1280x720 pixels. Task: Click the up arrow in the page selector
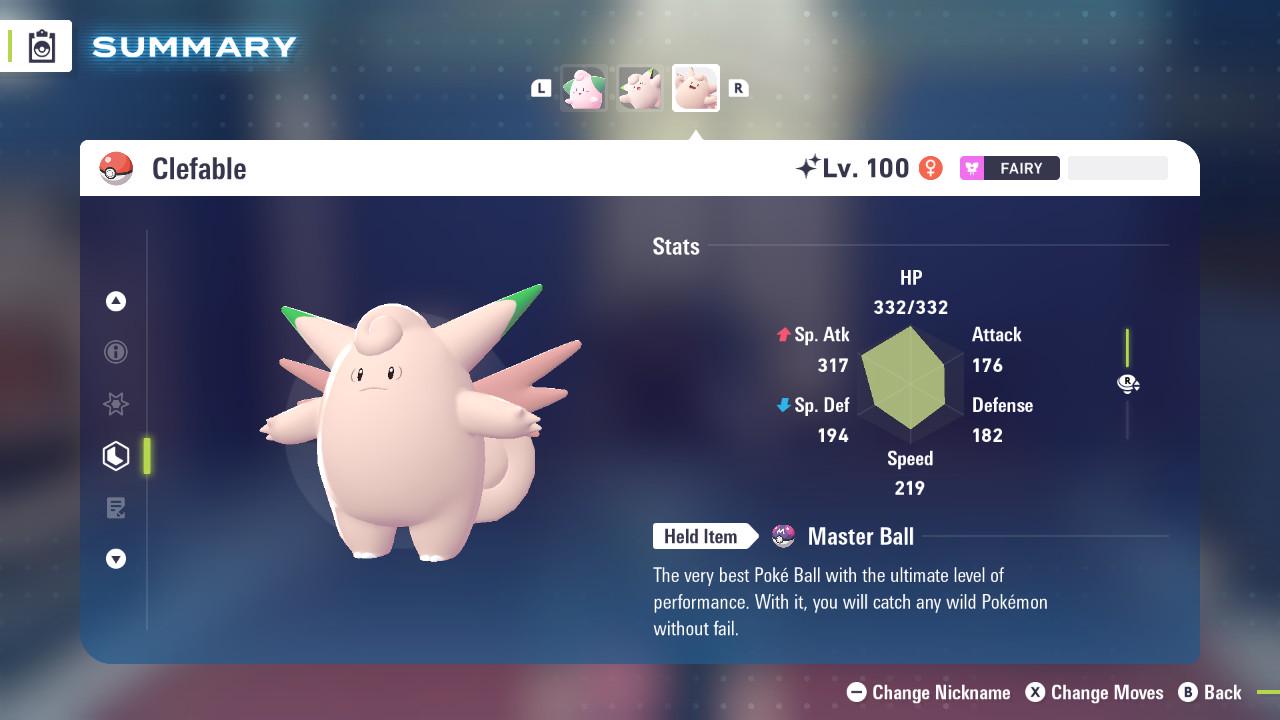coord(116,301)
